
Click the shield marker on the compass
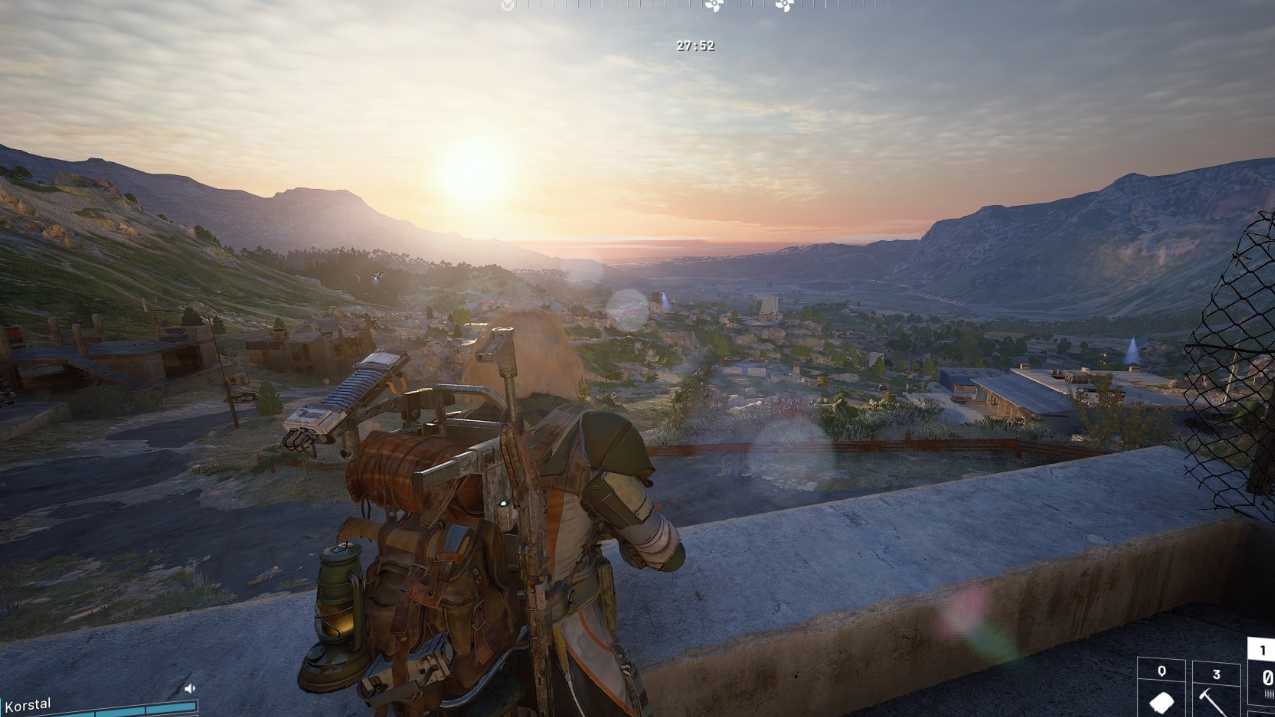508,5
